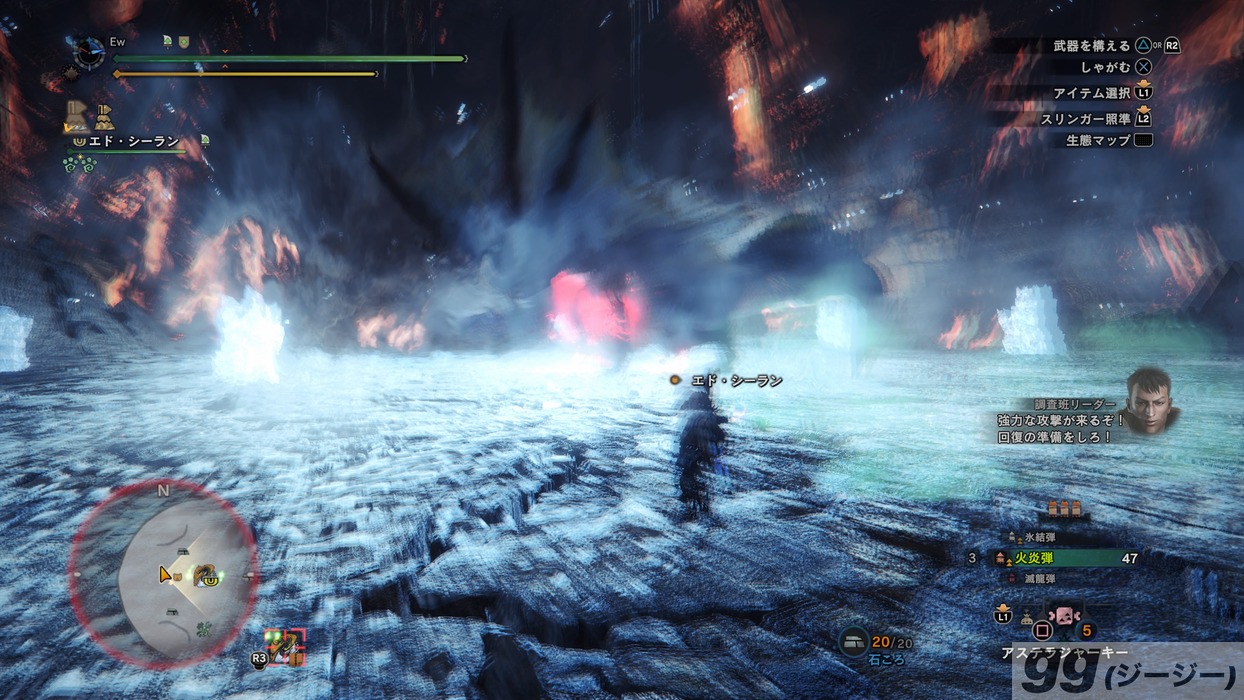Select the three ammo magazine icons
The image size is (1244, 700).
click(1064, 510)
